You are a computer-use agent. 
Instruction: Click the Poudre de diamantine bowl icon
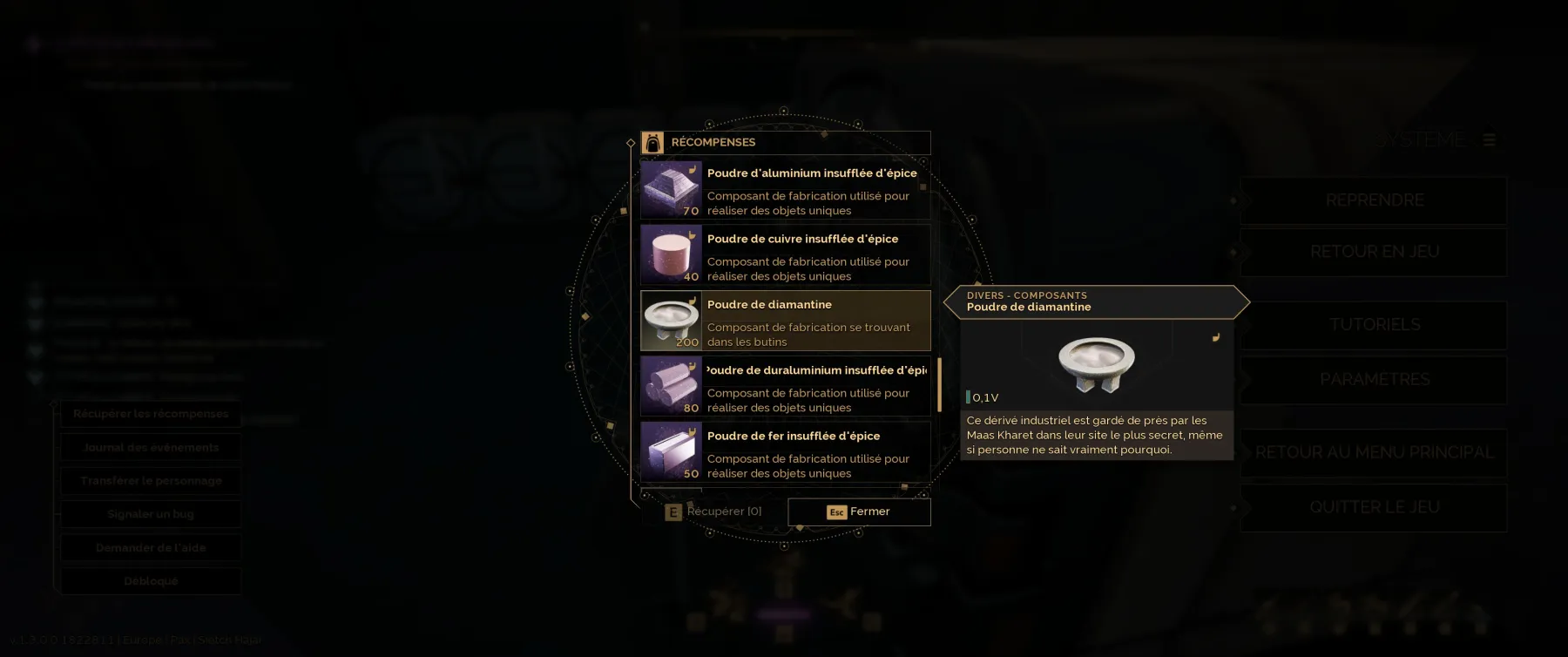[x=671, y=320]
